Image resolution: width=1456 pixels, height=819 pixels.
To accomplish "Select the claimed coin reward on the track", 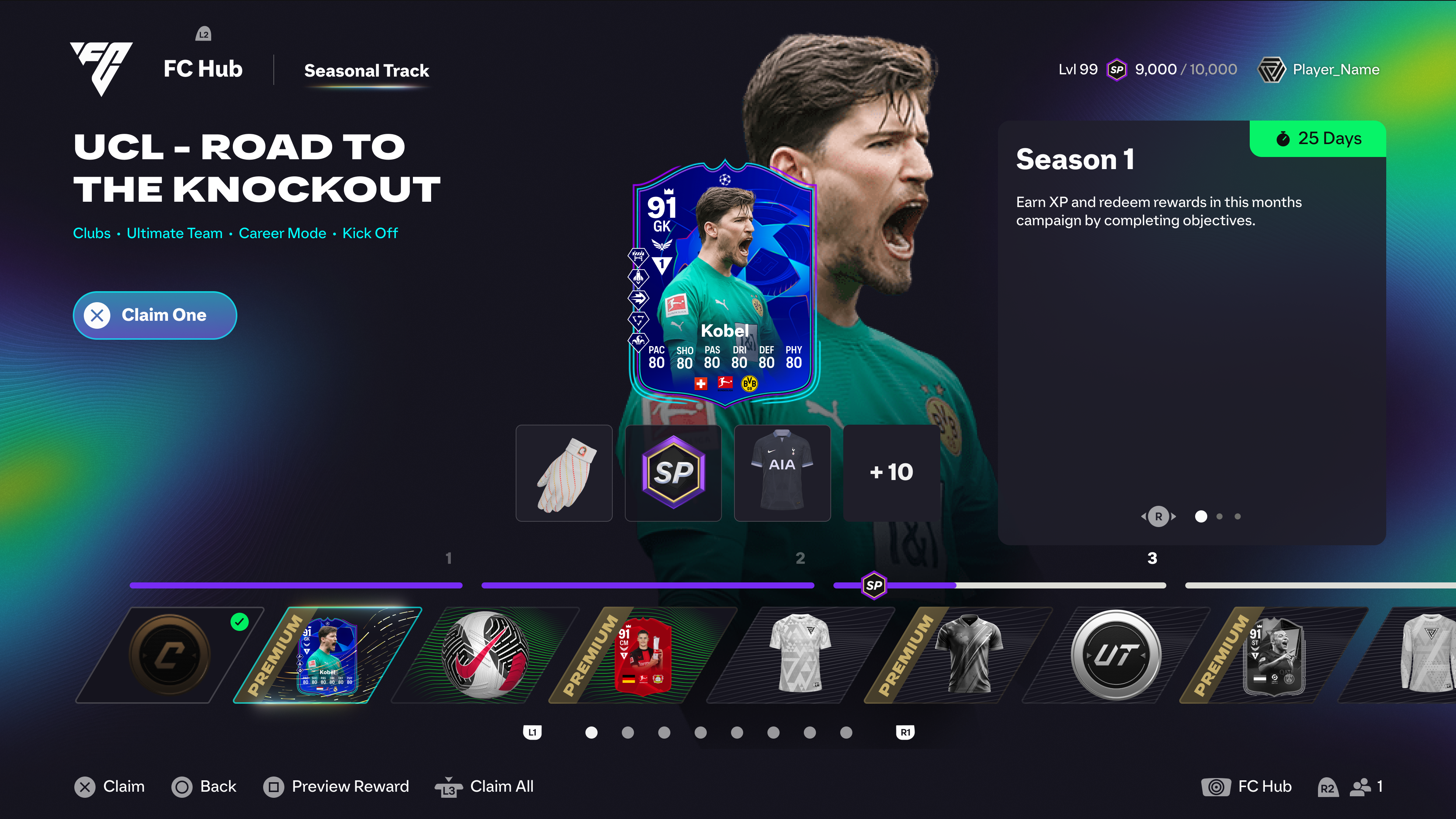I will point(169,655).
